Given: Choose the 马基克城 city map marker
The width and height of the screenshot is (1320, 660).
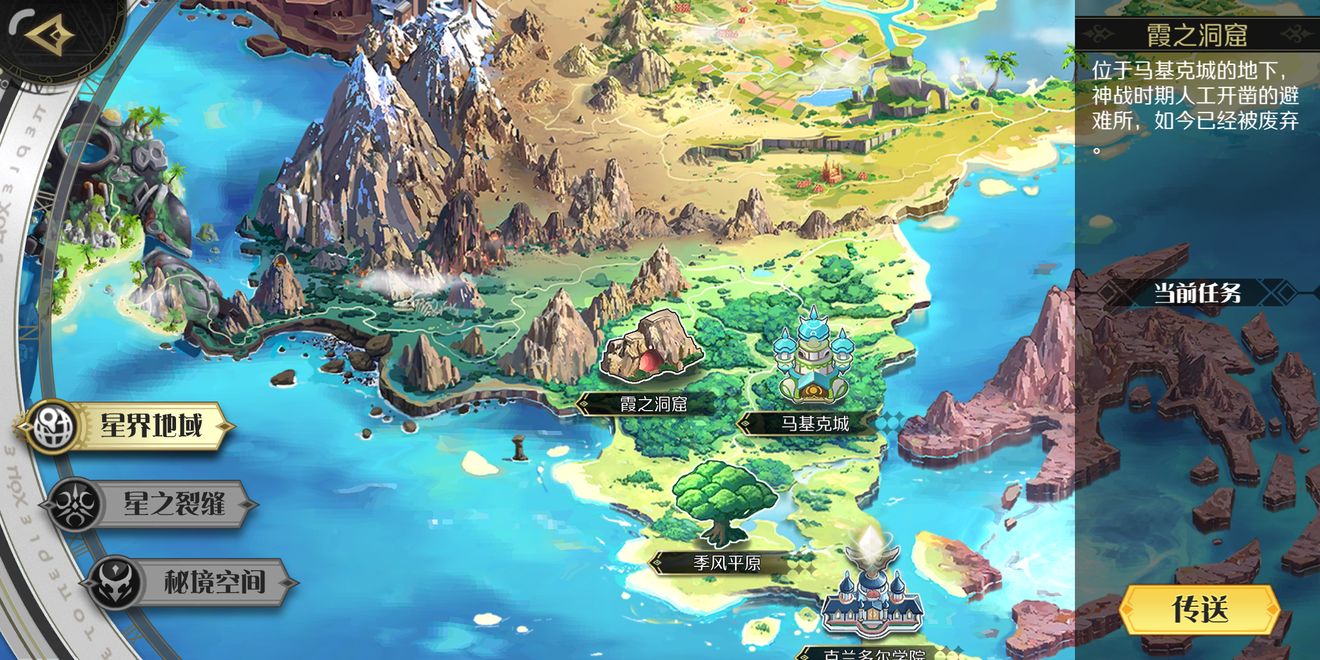Looking at the screenshot, I should (815, 360).
